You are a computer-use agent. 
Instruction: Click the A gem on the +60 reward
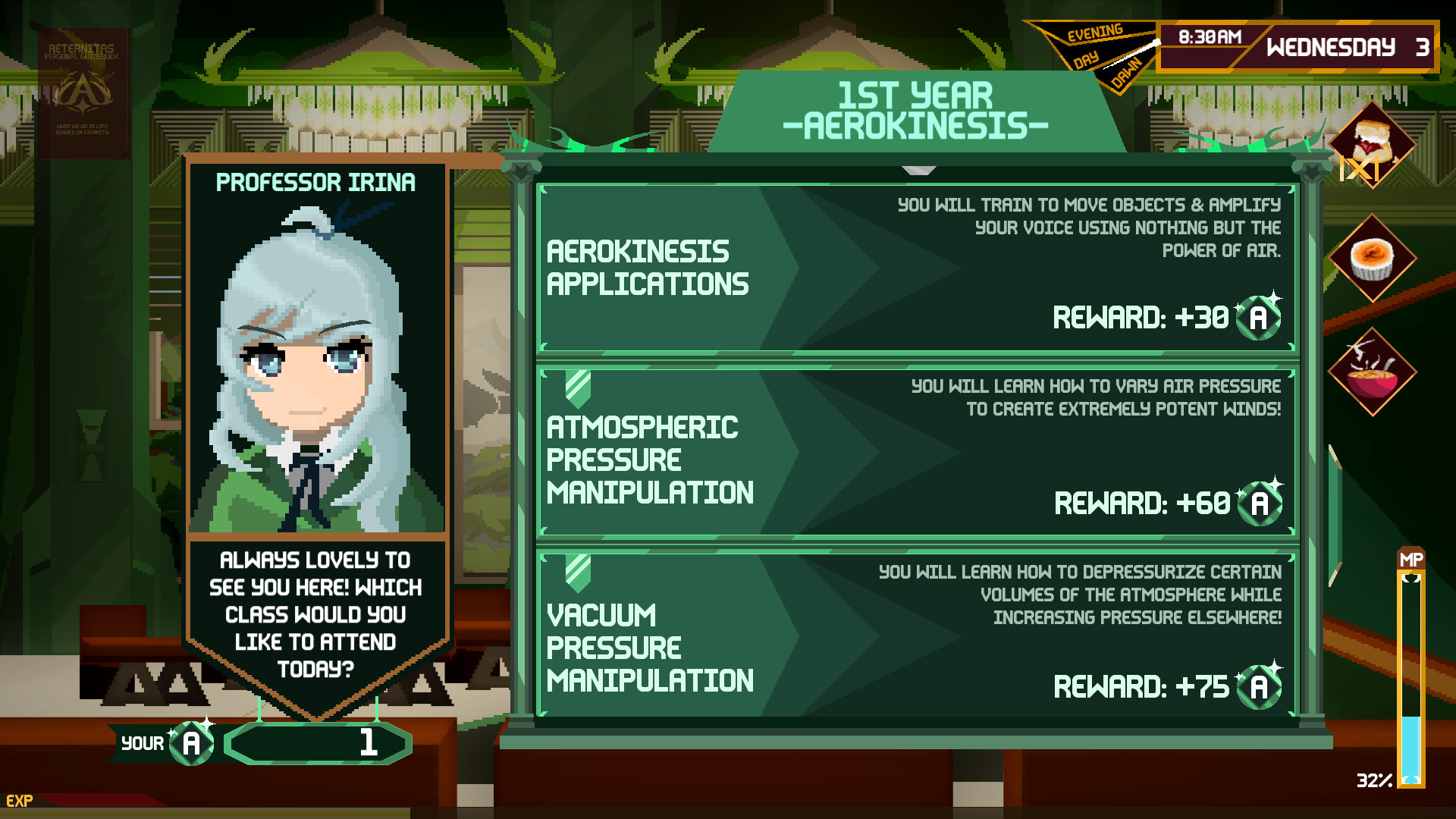(x=1260, y=503)
